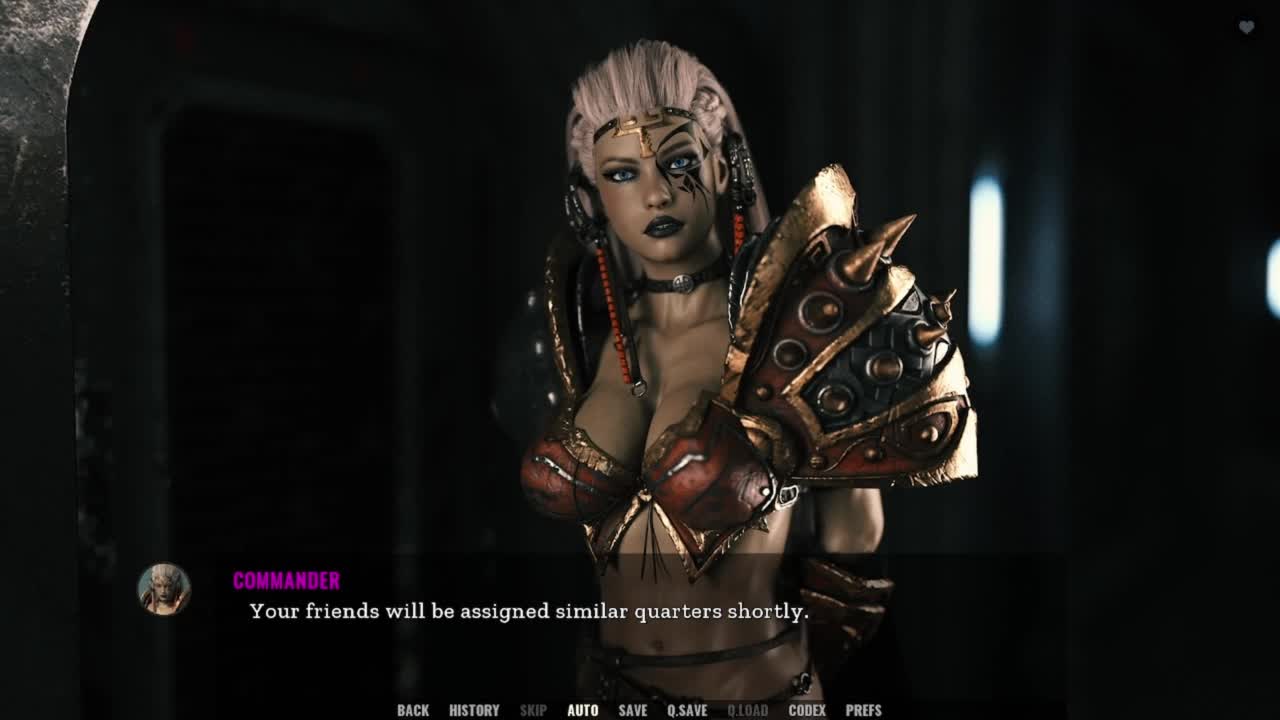
Task: Open the SAVE game menu
Action: pyautogui.click(x=633, y=710)
